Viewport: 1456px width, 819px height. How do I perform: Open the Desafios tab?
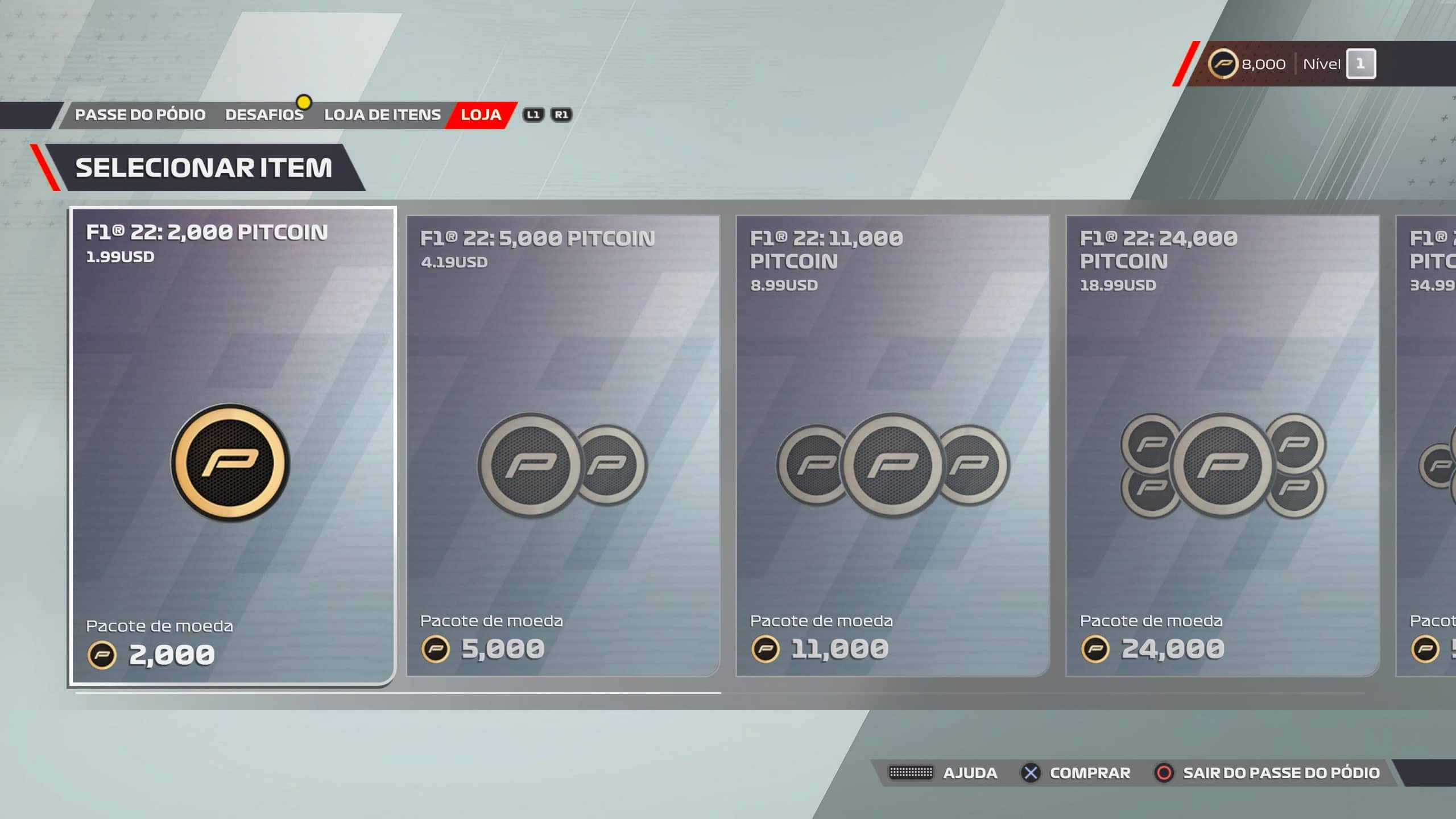click(264, 115)
